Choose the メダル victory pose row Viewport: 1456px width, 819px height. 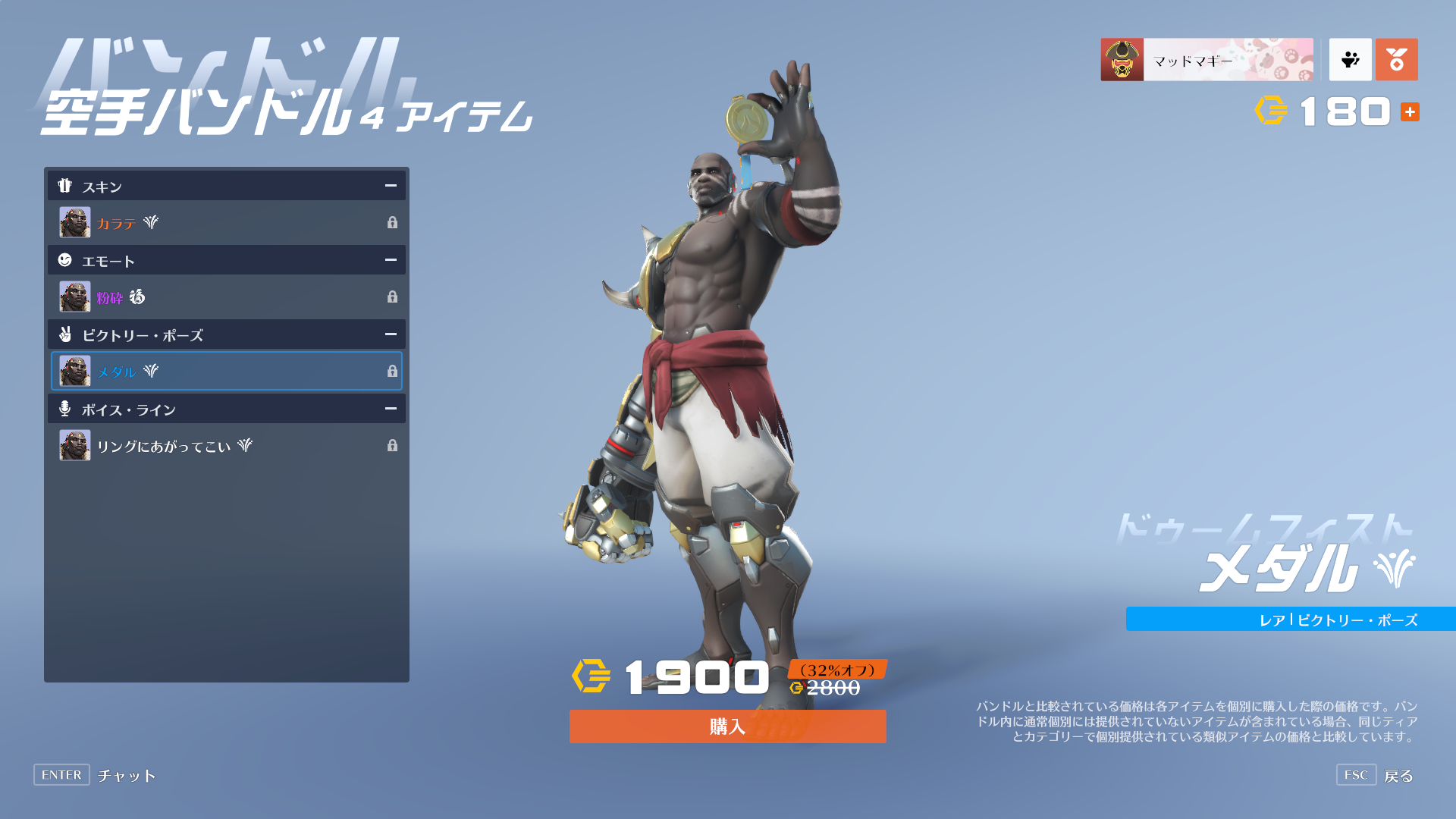pos(227,372)
